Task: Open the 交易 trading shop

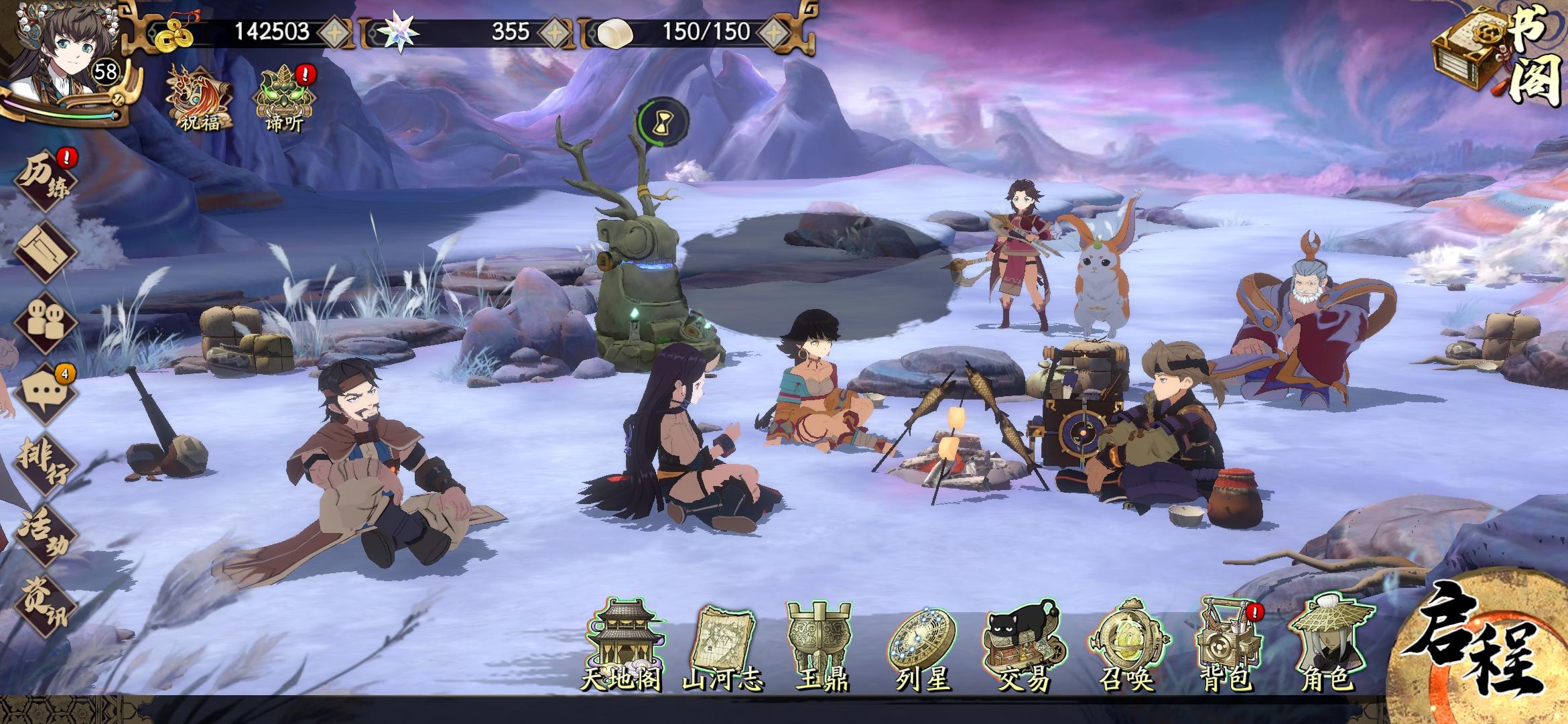Action: point(1024,647)
